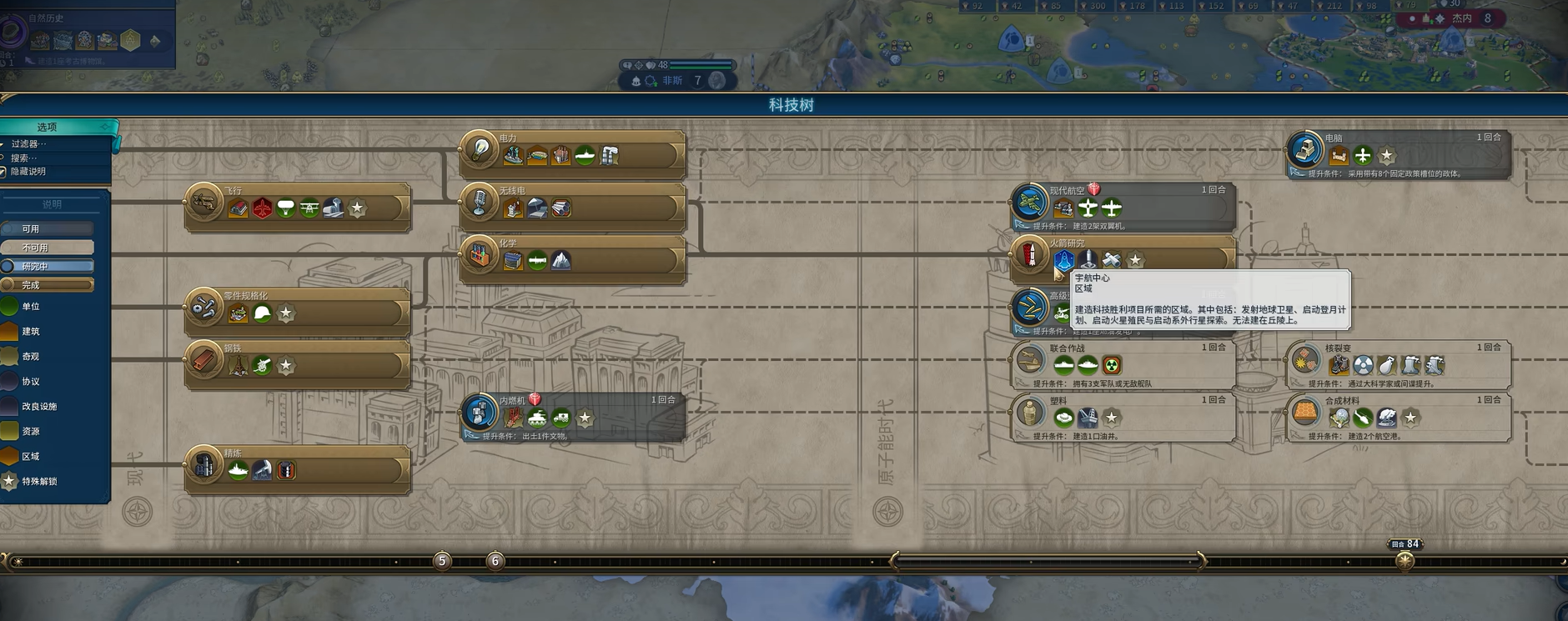
Task: Click the tech tree horizontal scrollbar handle
Action: (x=1048, y=561)
